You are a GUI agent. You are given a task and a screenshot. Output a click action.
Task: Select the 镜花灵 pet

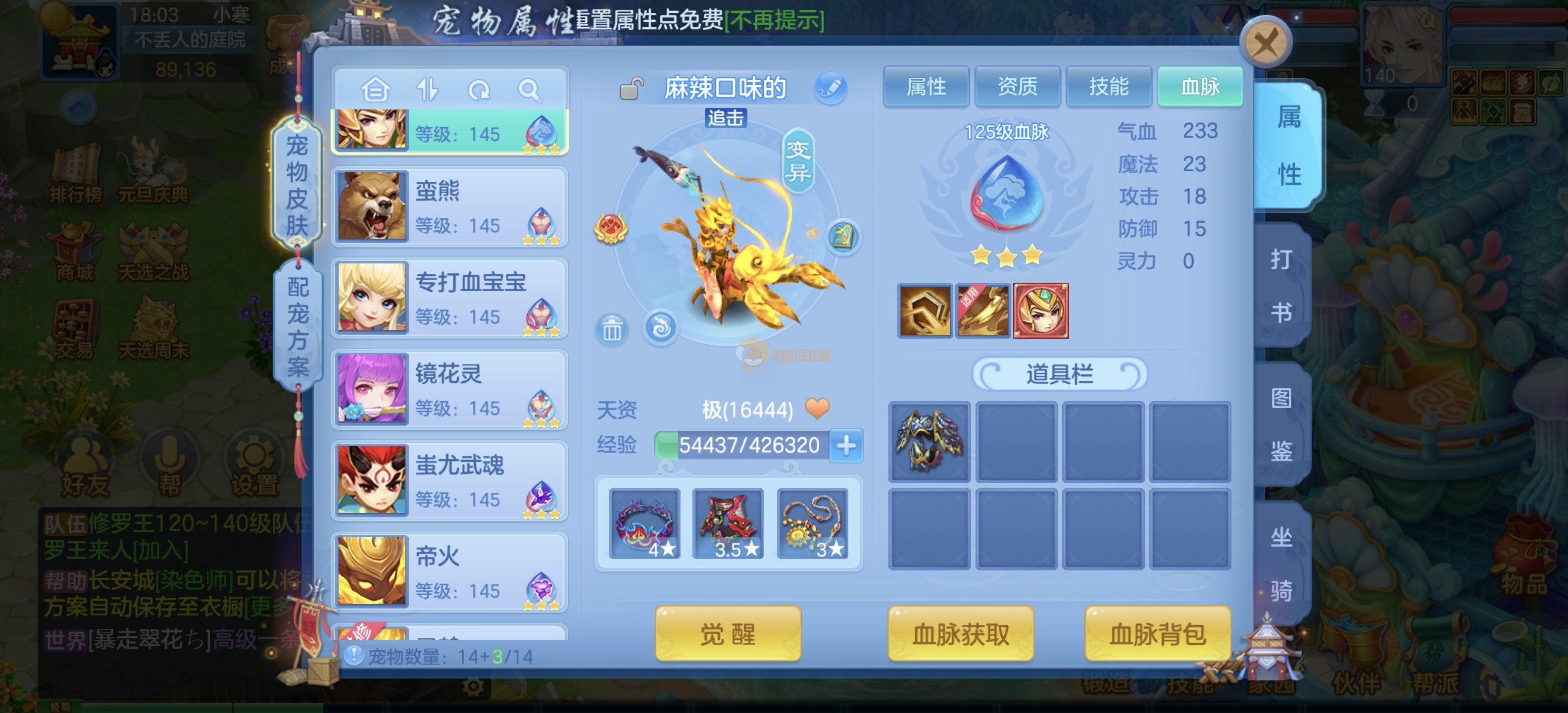coord(450,390)
